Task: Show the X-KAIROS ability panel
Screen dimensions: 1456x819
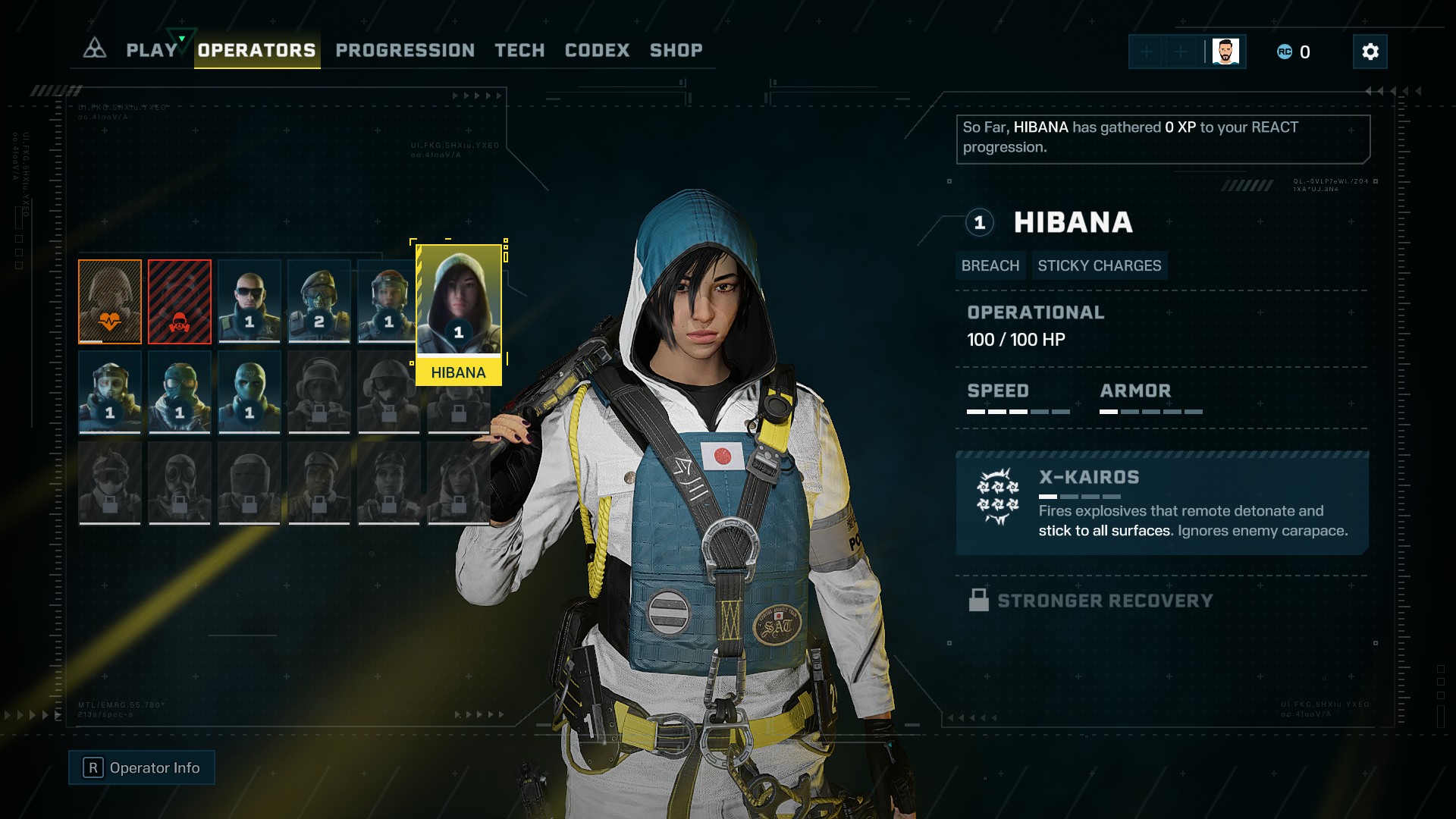Action: click(x=1162, y=503)
